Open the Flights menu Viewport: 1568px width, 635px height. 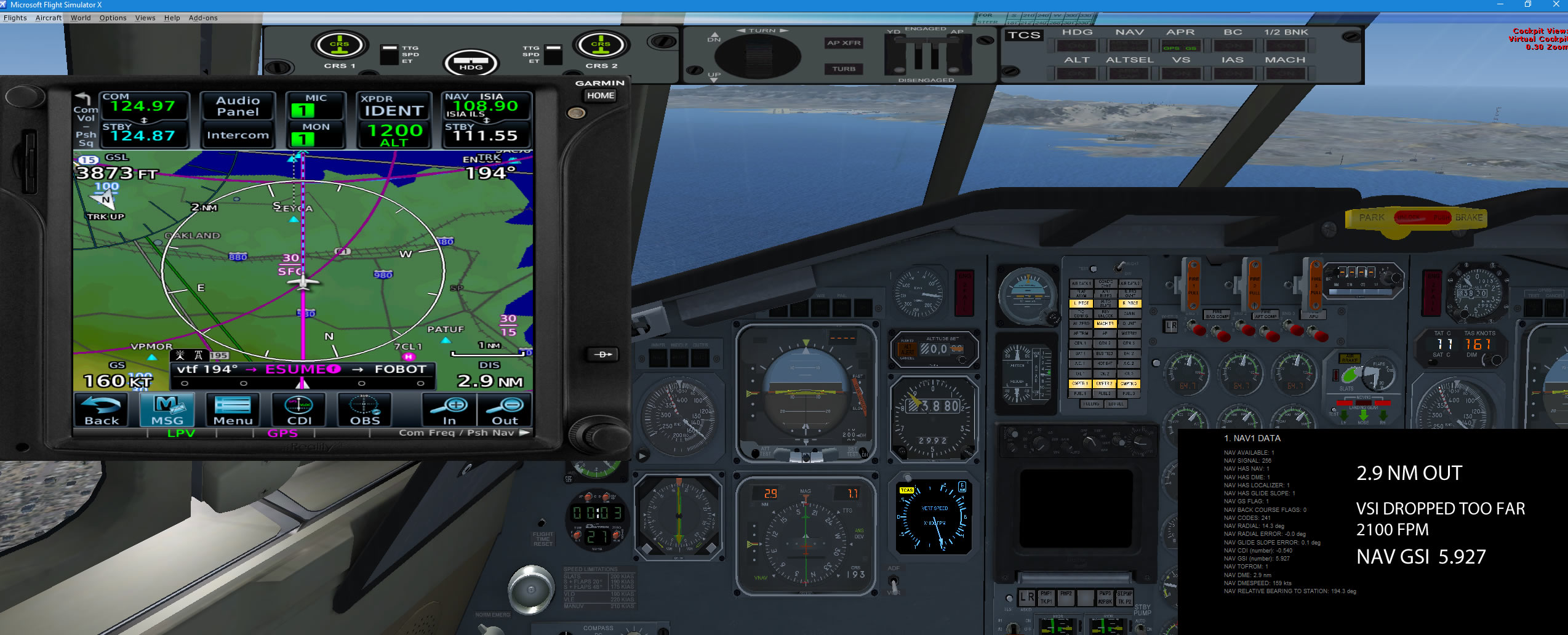click(x=15, y=18)
